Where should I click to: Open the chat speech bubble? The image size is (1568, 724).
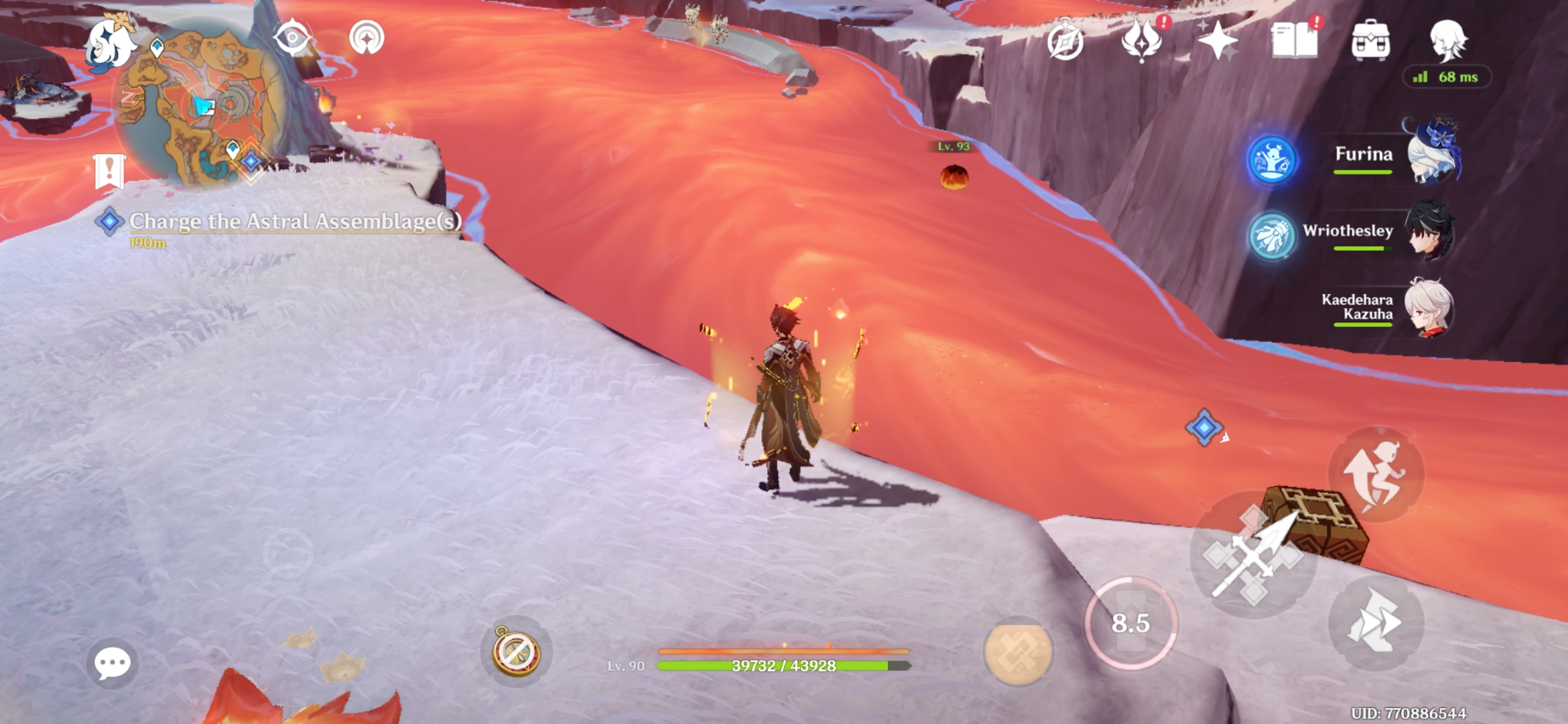pos(112,663)
